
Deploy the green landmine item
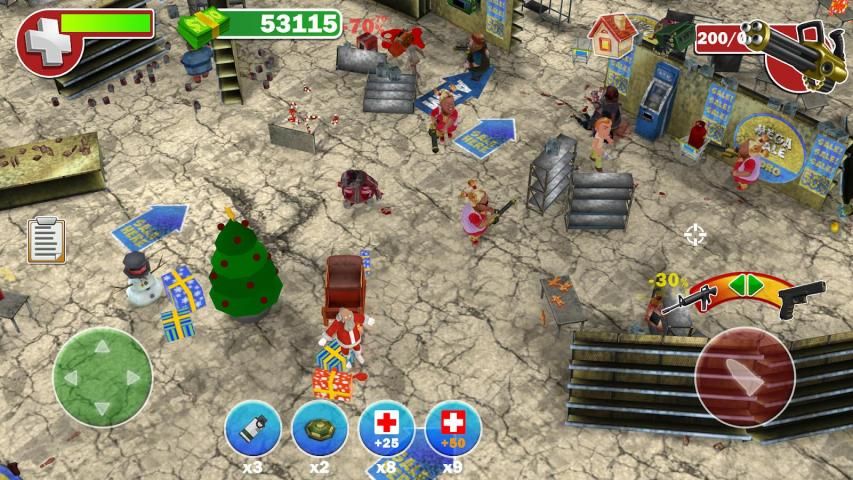point(320,430)
